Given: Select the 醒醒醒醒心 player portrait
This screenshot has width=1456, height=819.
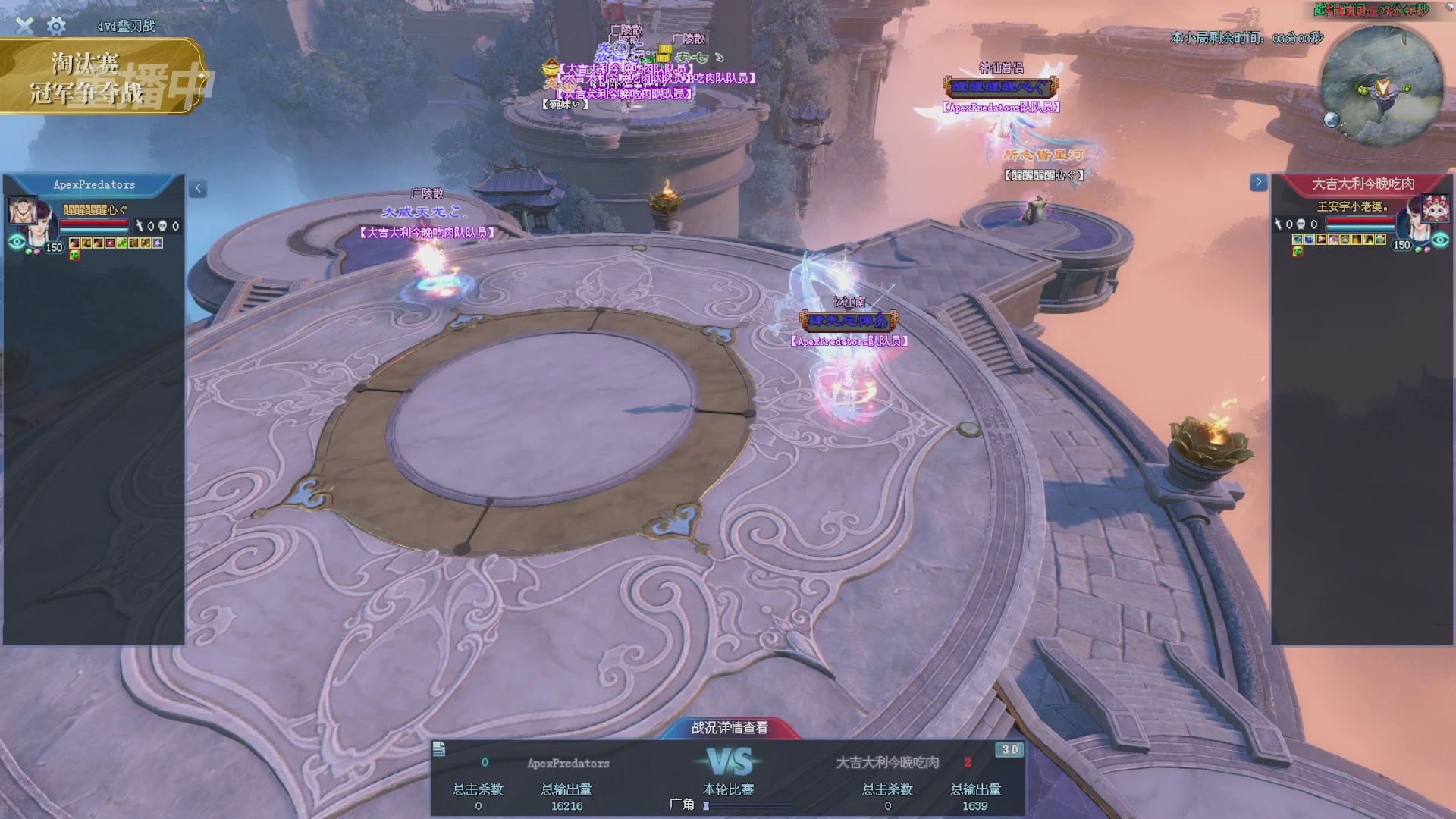Looking at the screenshot, I should click(x=23, y=210).
